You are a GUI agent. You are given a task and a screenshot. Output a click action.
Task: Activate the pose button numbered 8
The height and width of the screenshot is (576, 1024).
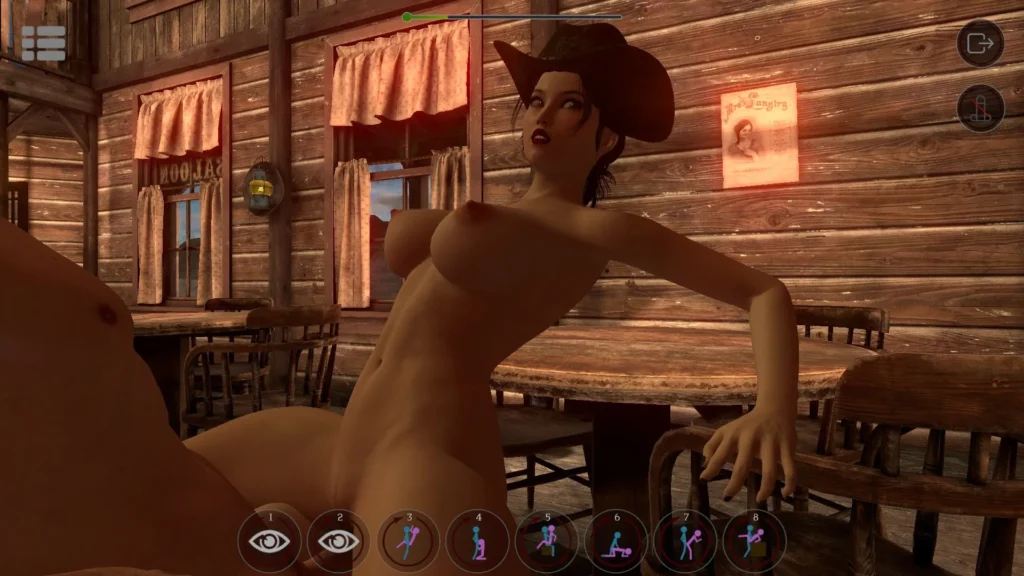tap(754, 541)
